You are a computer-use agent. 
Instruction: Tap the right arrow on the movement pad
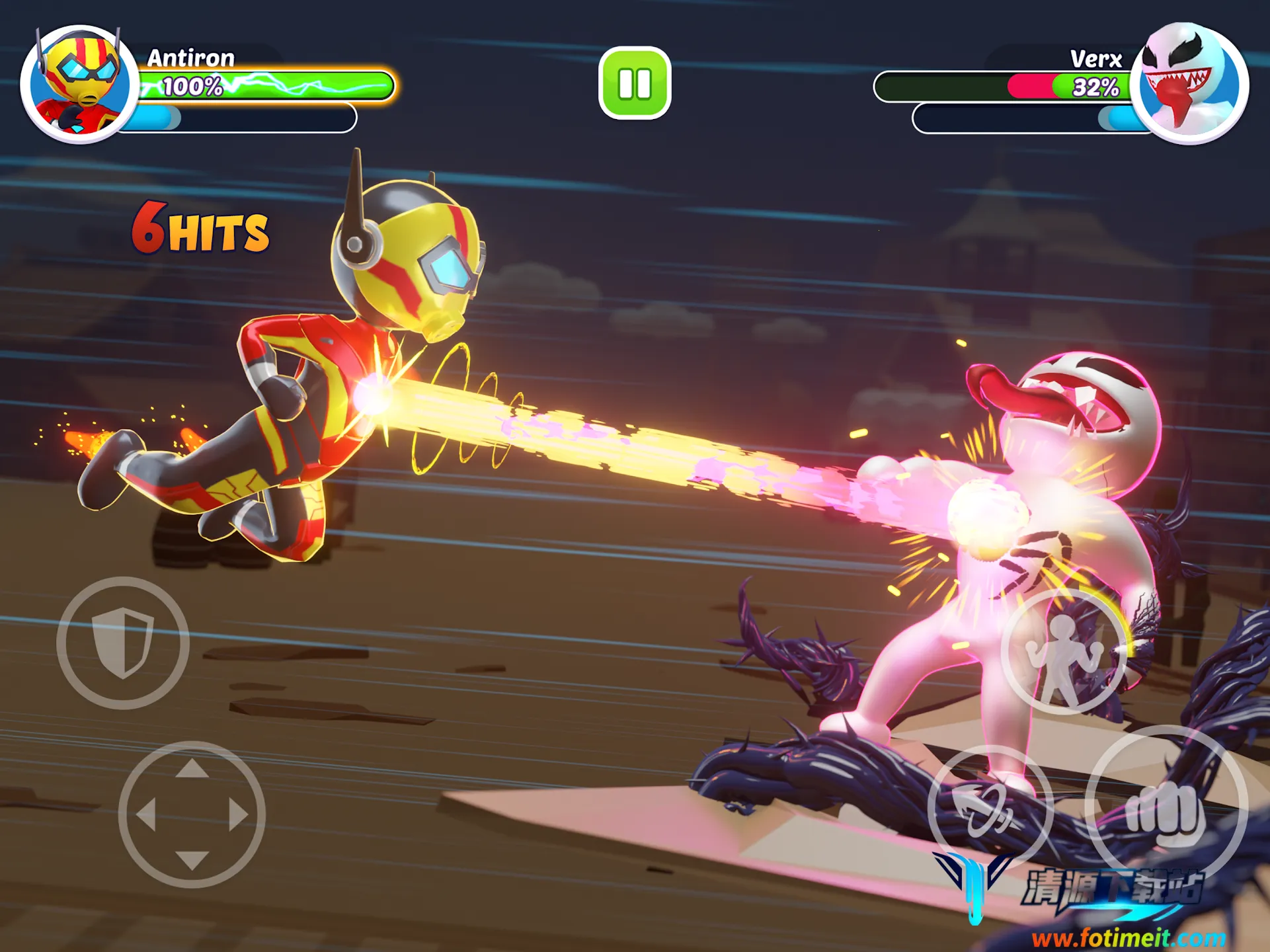(x=238, y=814)
